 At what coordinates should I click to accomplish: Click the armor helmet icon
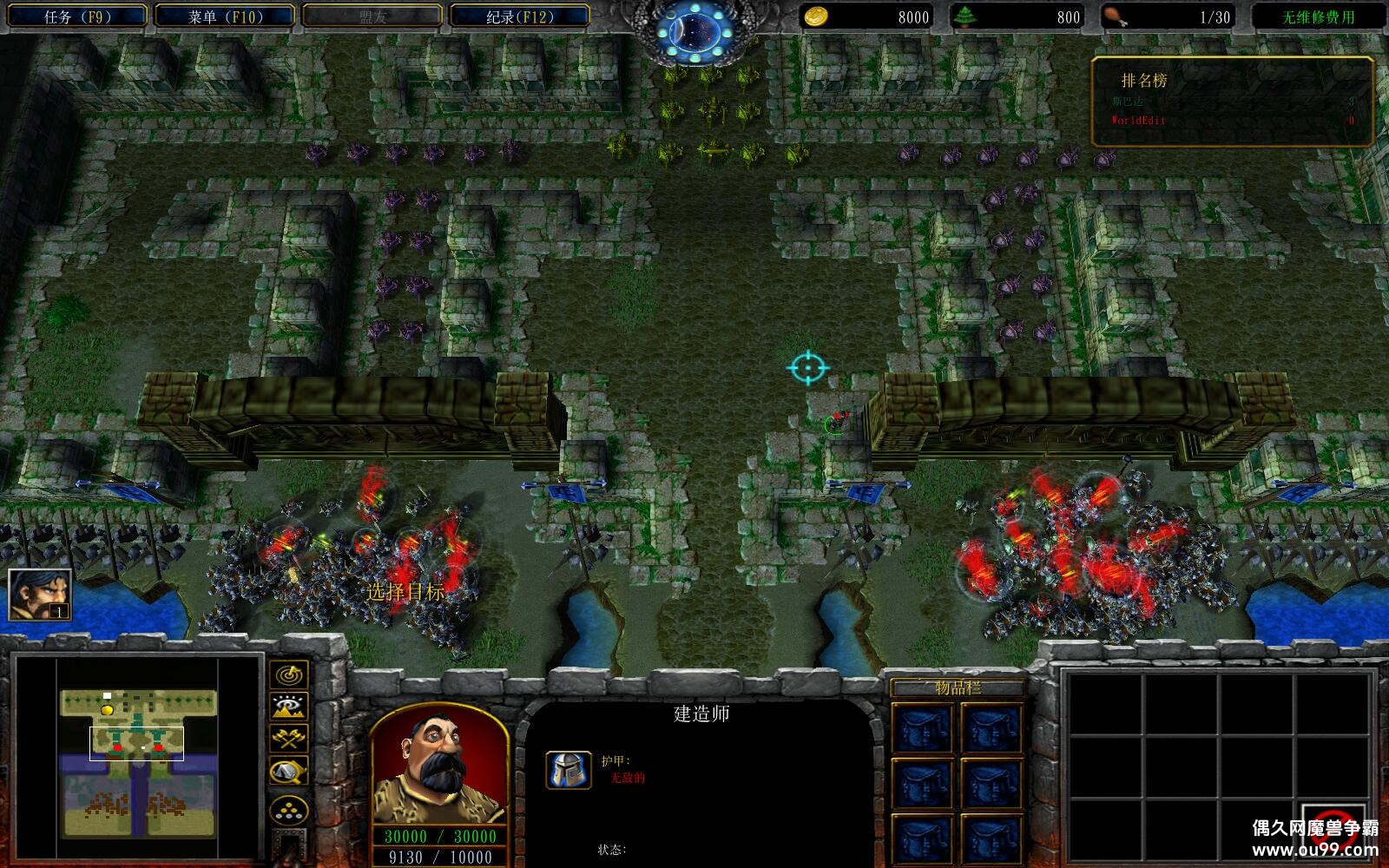coord(569,770)
